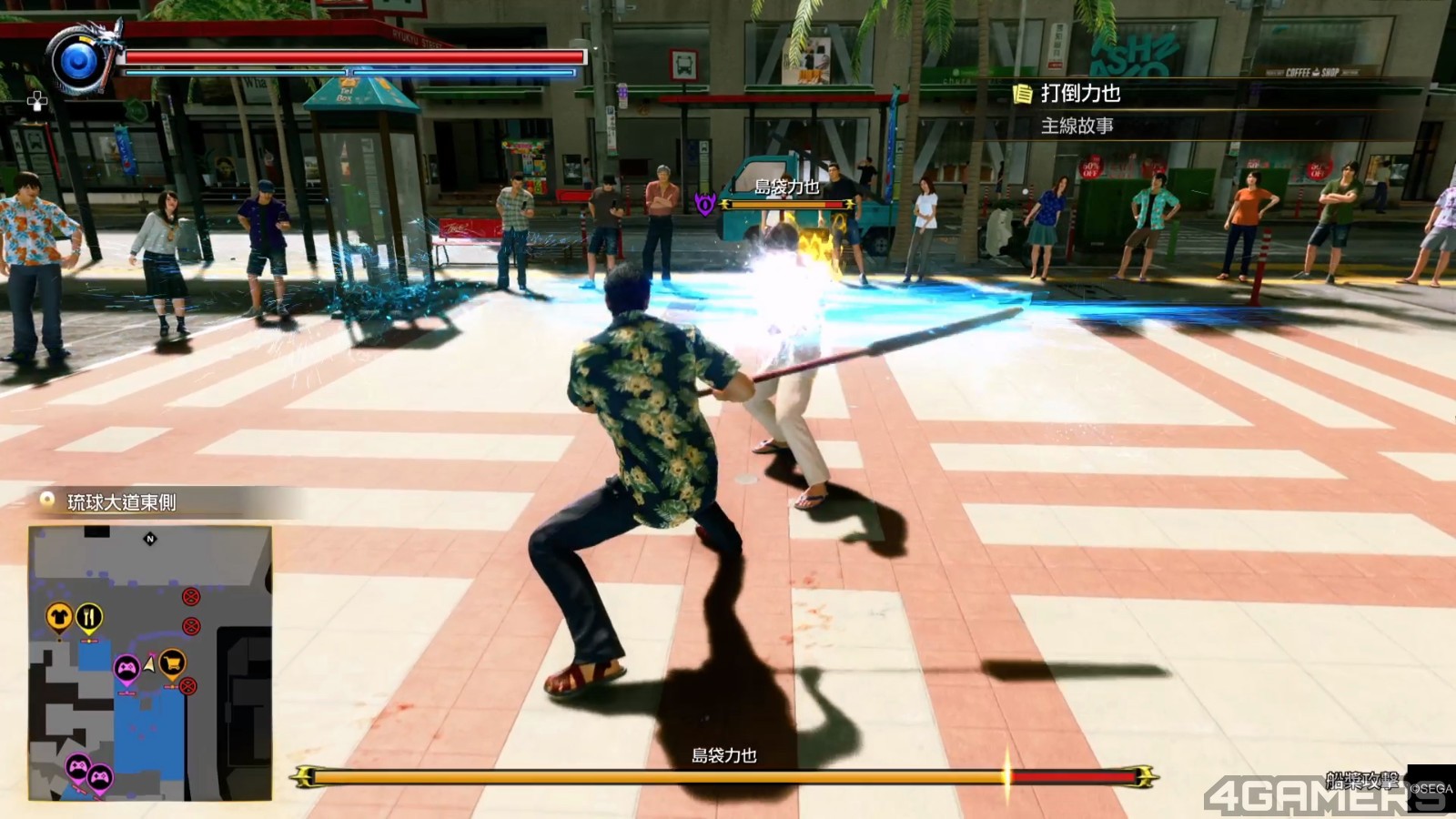The height and width of the screenshot is (819, 1456).
Task: Click the white D-pad icon below the heat orb
Action: pos(36,102)
